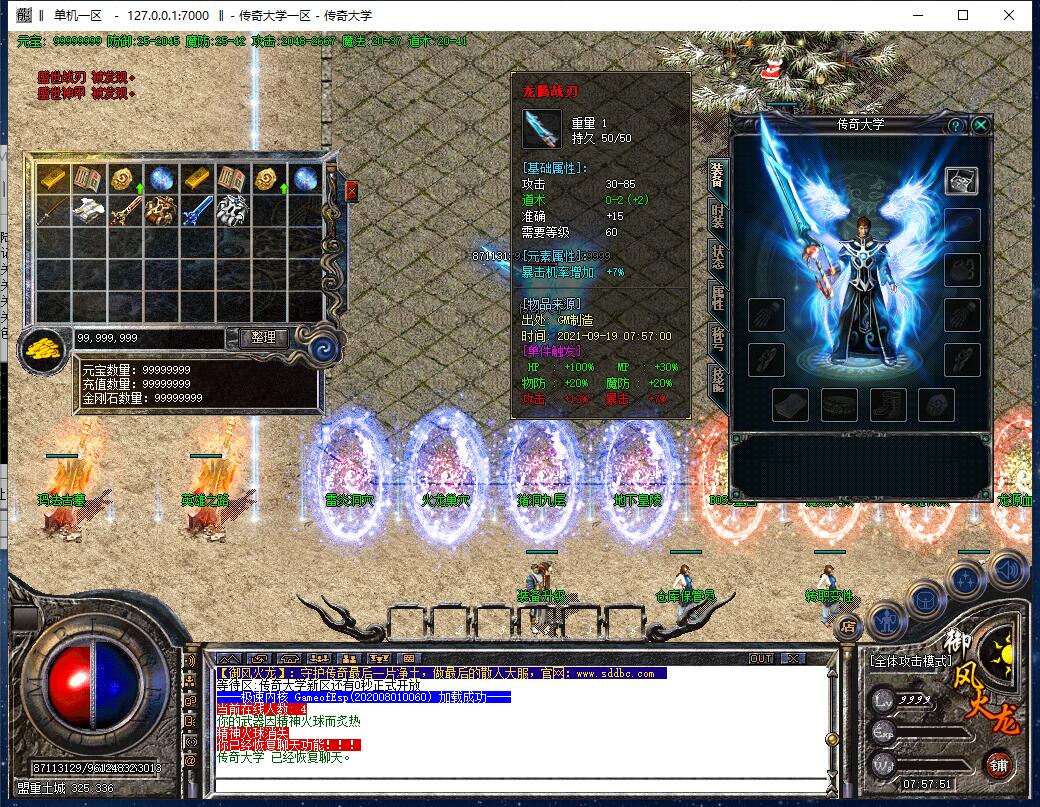Select the silver-white helmet item

[232, 211]
